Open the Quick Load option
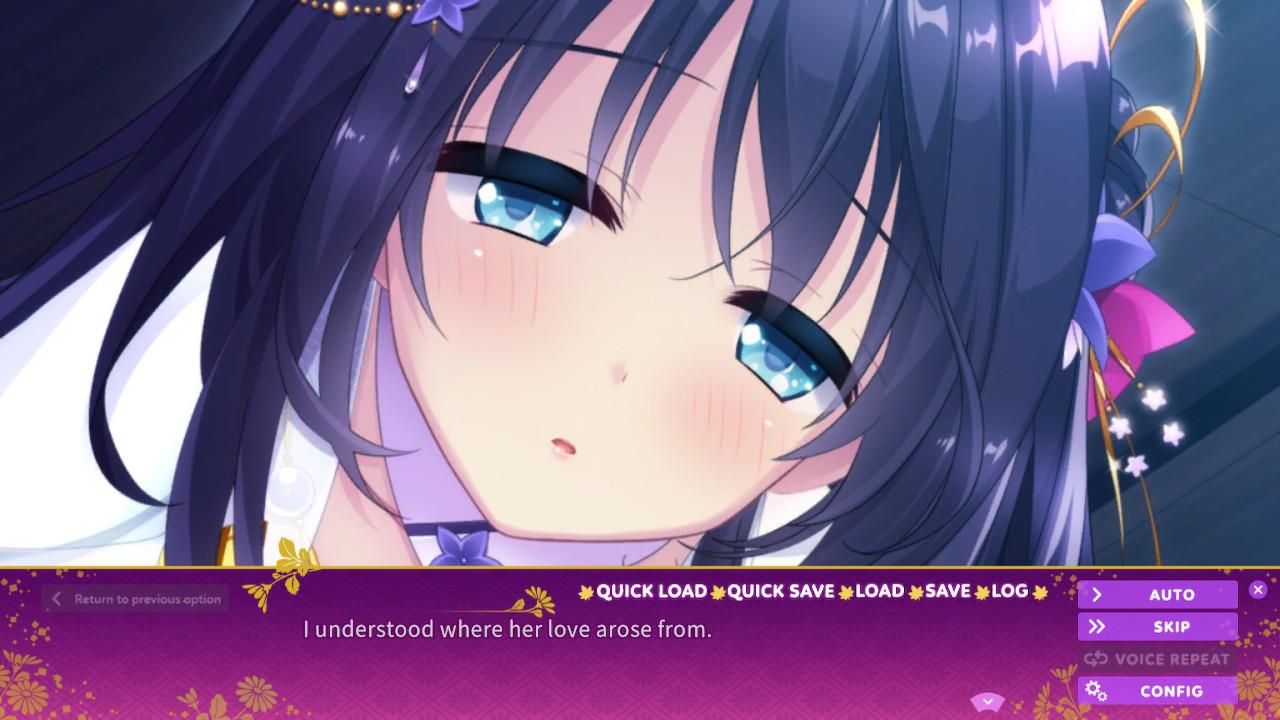The image size is (1280, 720). point(651,591)
